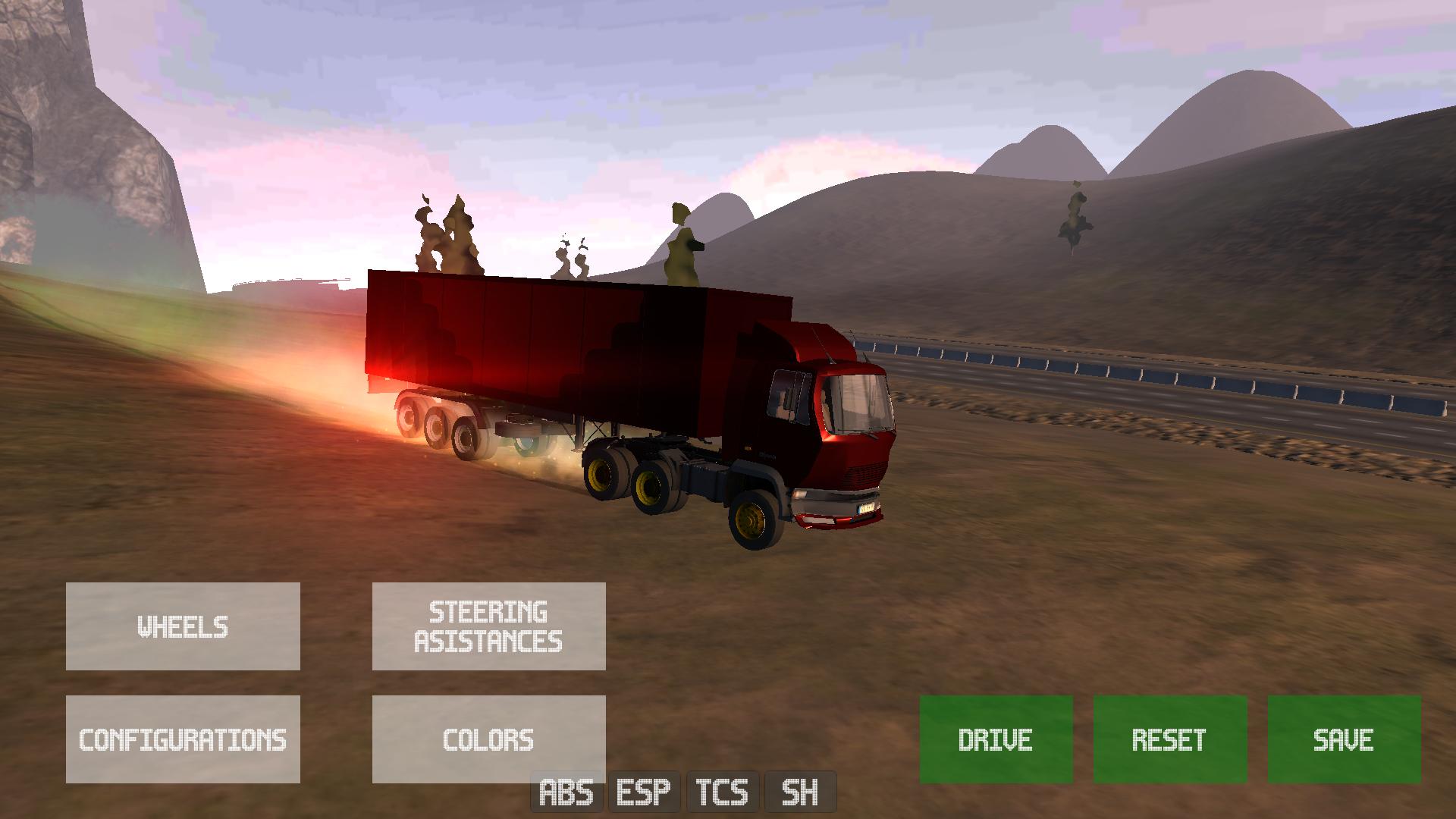Image resolution: width=1456 pixels, height=819 pixels.
Task: Open the Wheels customization menu
Action: pos(183,626)
